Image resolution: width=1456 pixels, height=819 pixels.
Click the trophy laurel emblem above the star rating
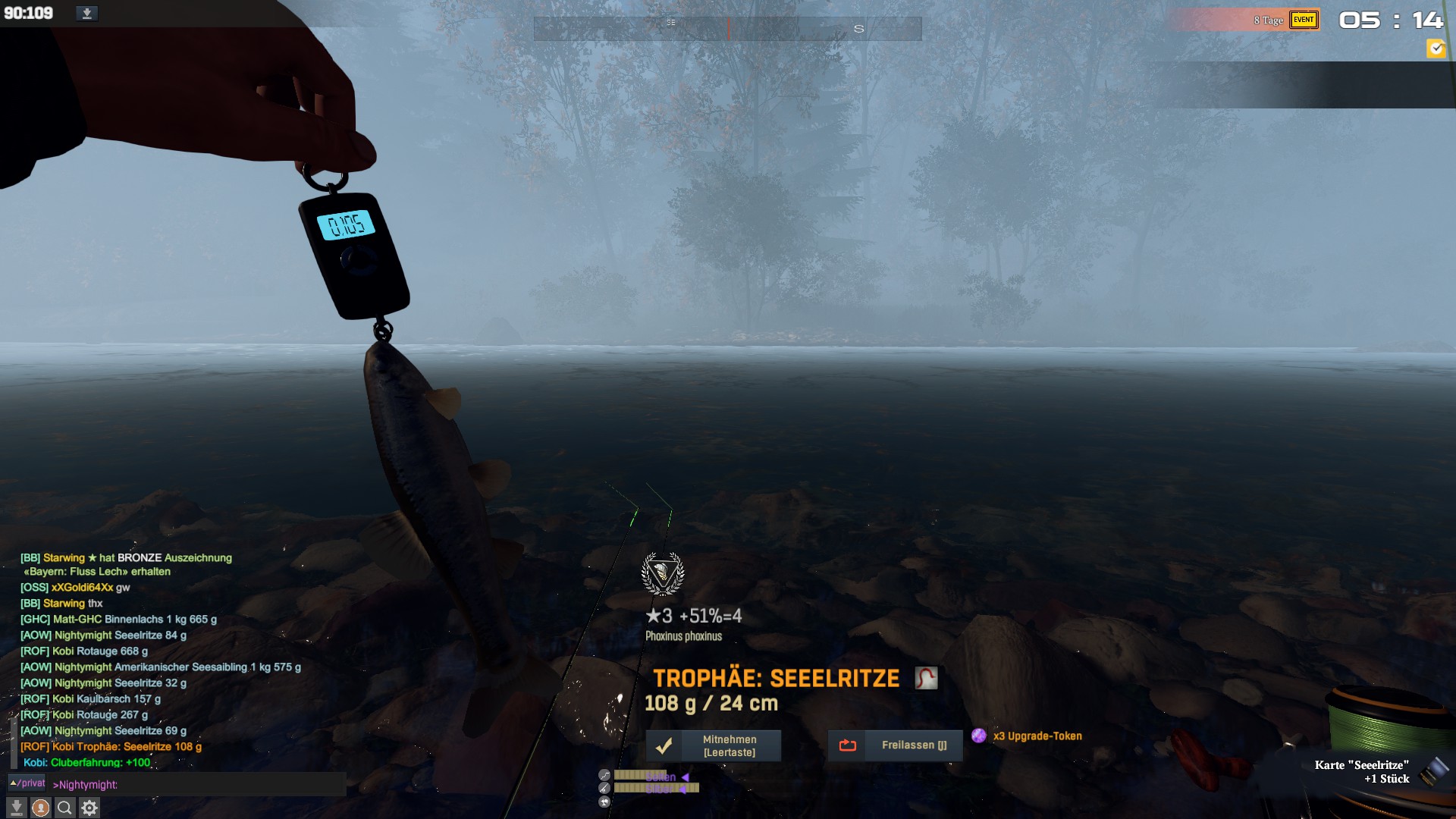[x=663, y=574]
